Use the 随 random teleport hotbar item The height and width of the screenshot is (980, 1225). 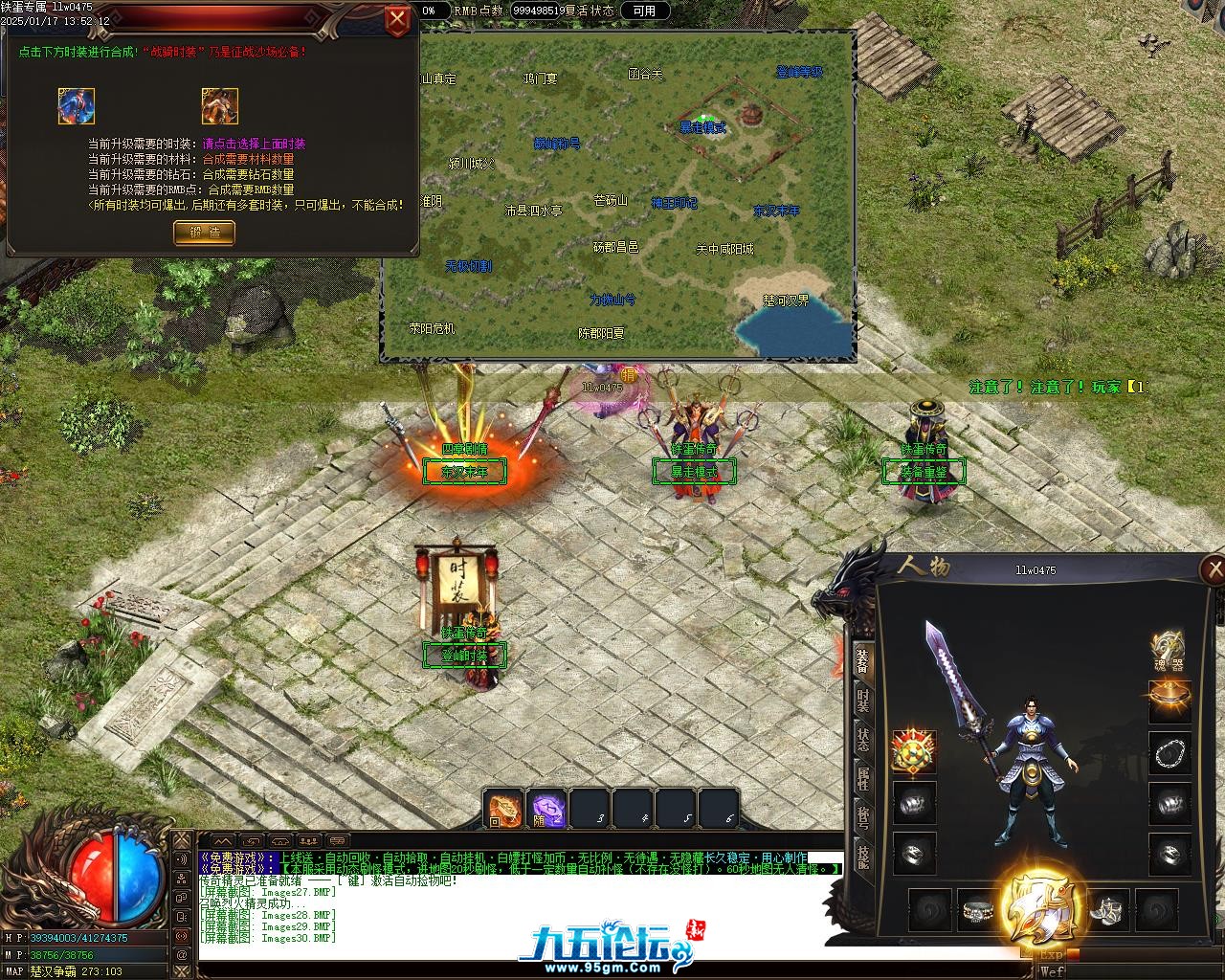(x=547, y=810)
